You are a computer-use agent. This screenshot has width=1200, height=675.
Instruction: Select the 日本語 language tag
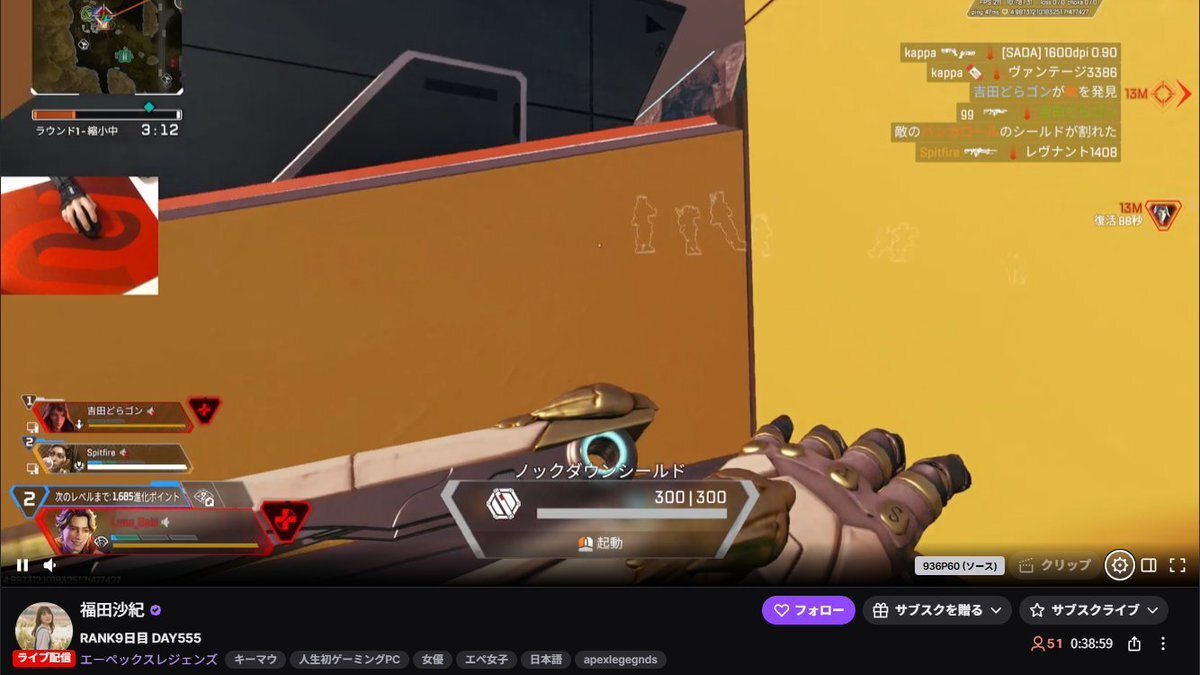[x=545, y=660]
